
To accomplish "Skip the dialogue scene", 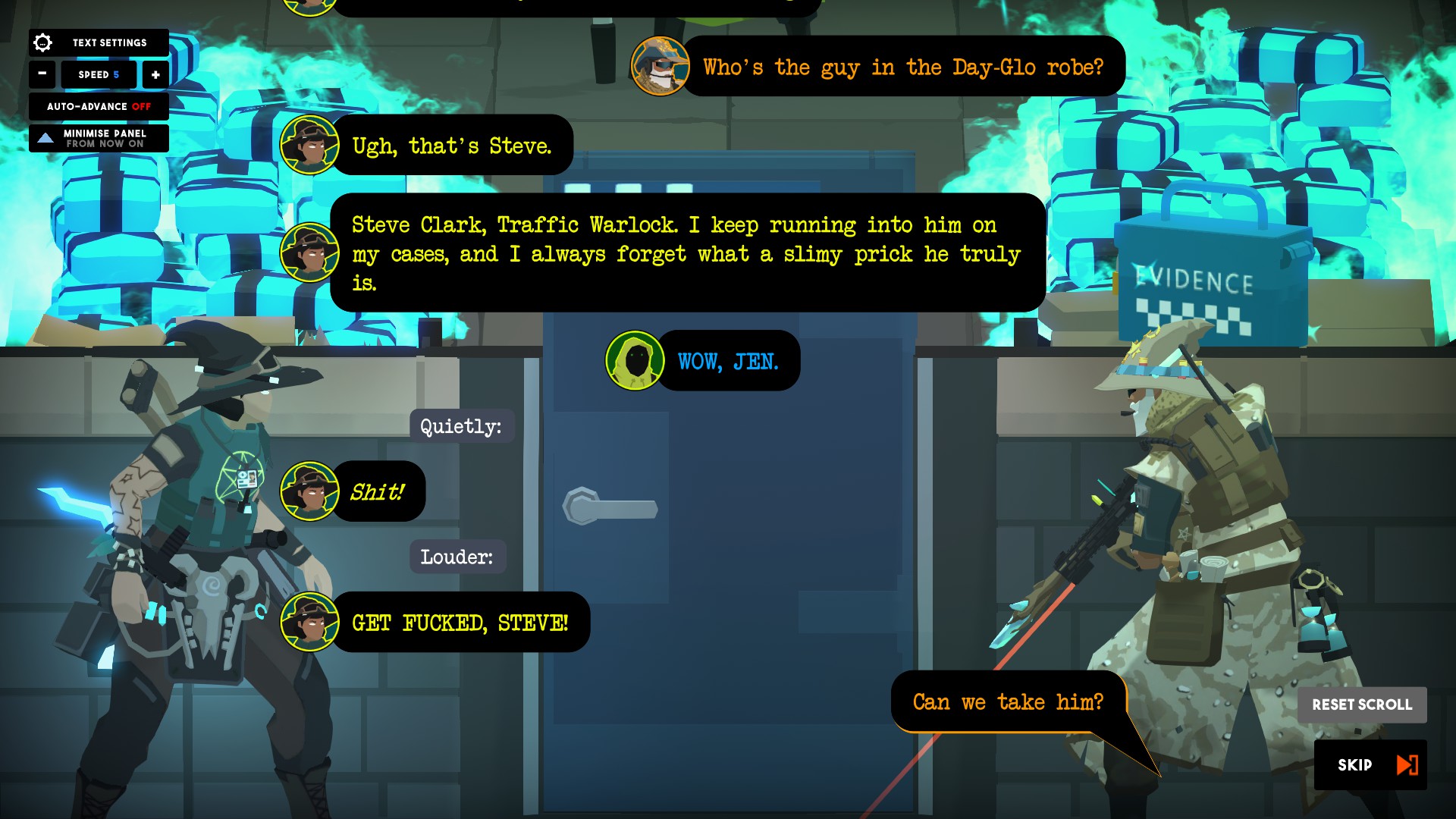I will click(x=1370, y=764).
